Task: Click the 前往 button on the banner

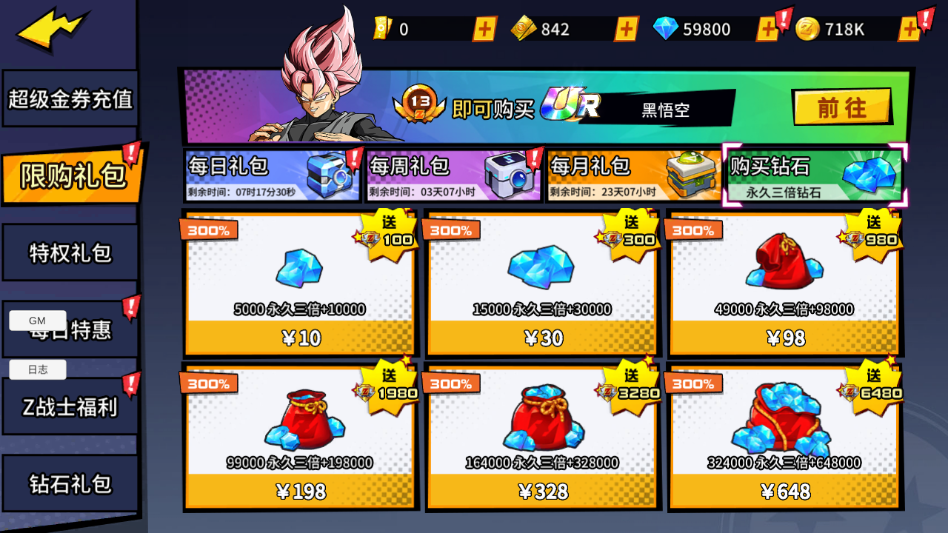Action: (841, 107)
